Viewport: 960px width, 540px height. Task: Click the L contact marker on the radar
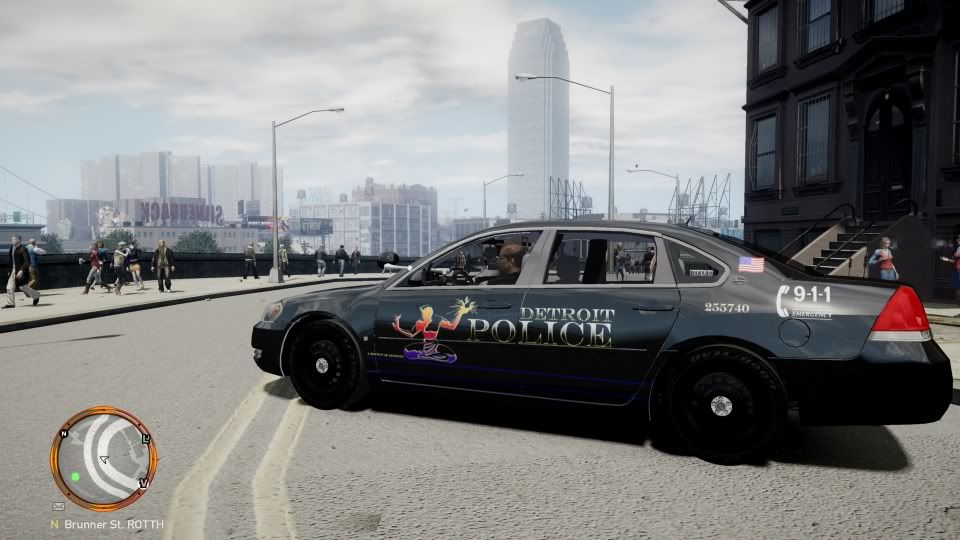pyautogui.click(x=146, y=439)
